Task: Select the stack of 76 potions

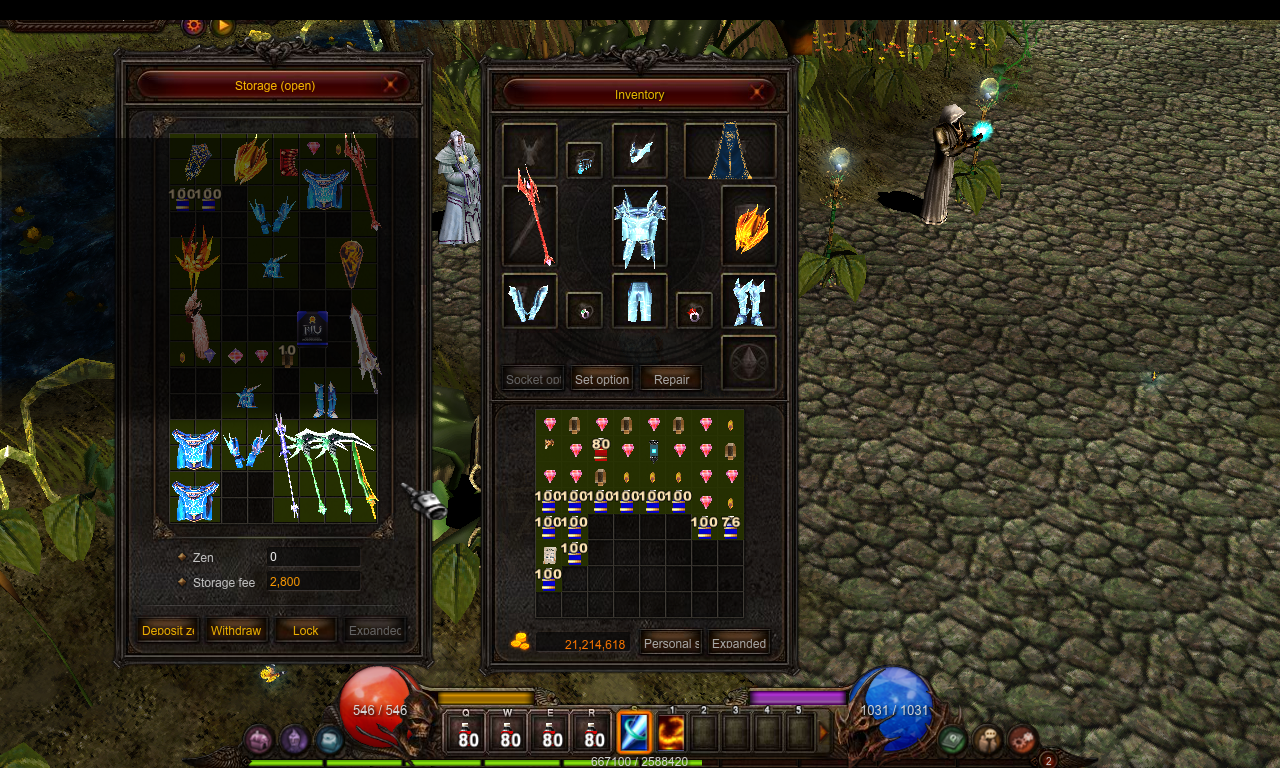Action: [731, 527]
